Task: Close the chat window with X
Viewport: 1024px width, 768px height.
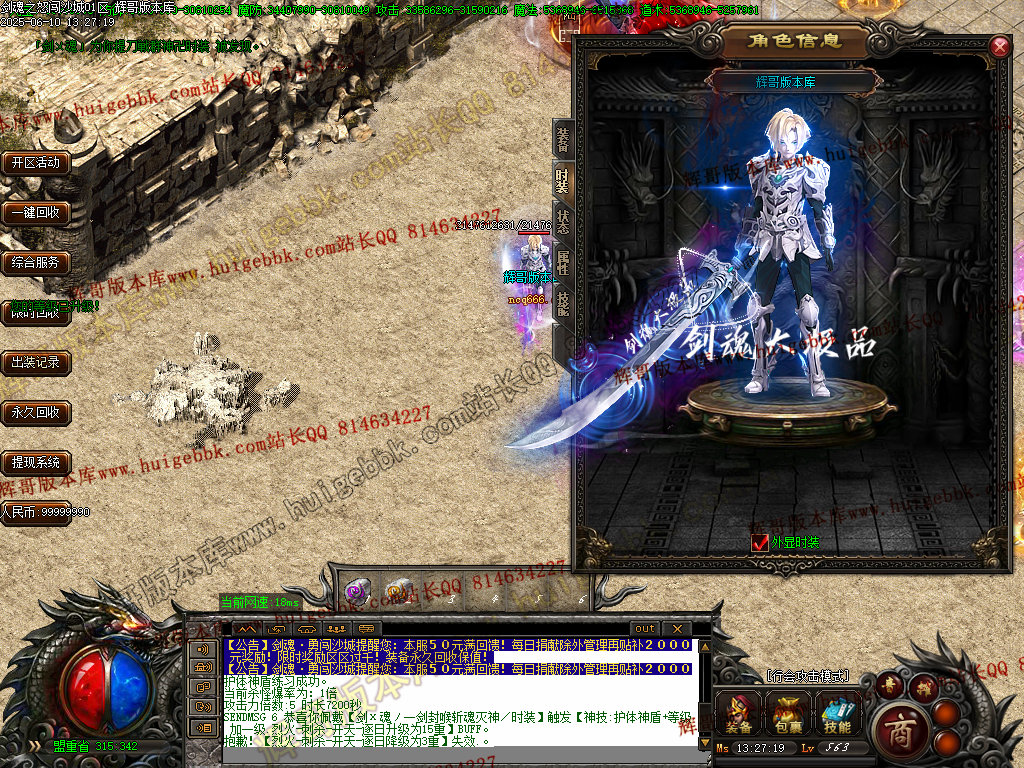Action: click(x=676, y=629)
